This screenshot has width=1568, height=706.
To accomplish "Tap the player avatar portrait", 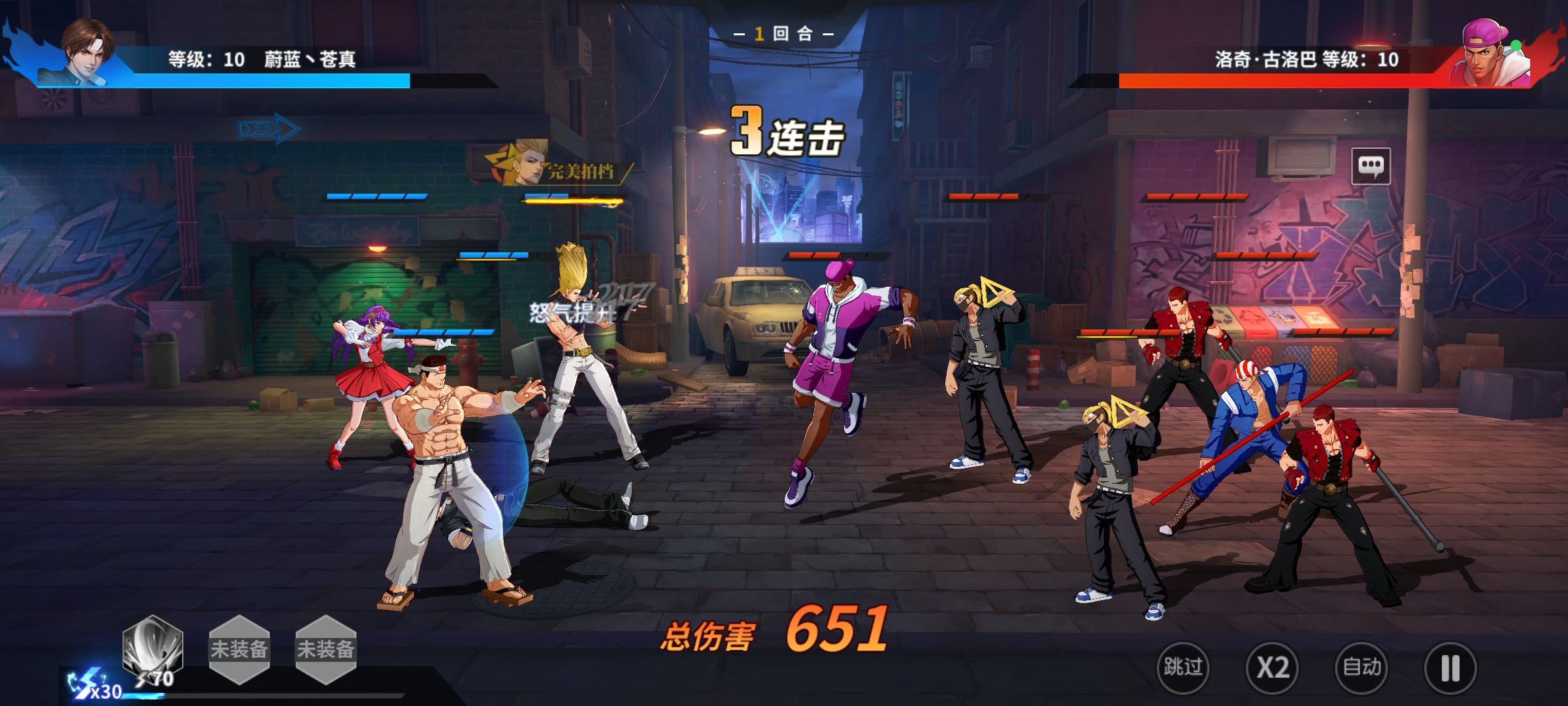I will [86, 51].
